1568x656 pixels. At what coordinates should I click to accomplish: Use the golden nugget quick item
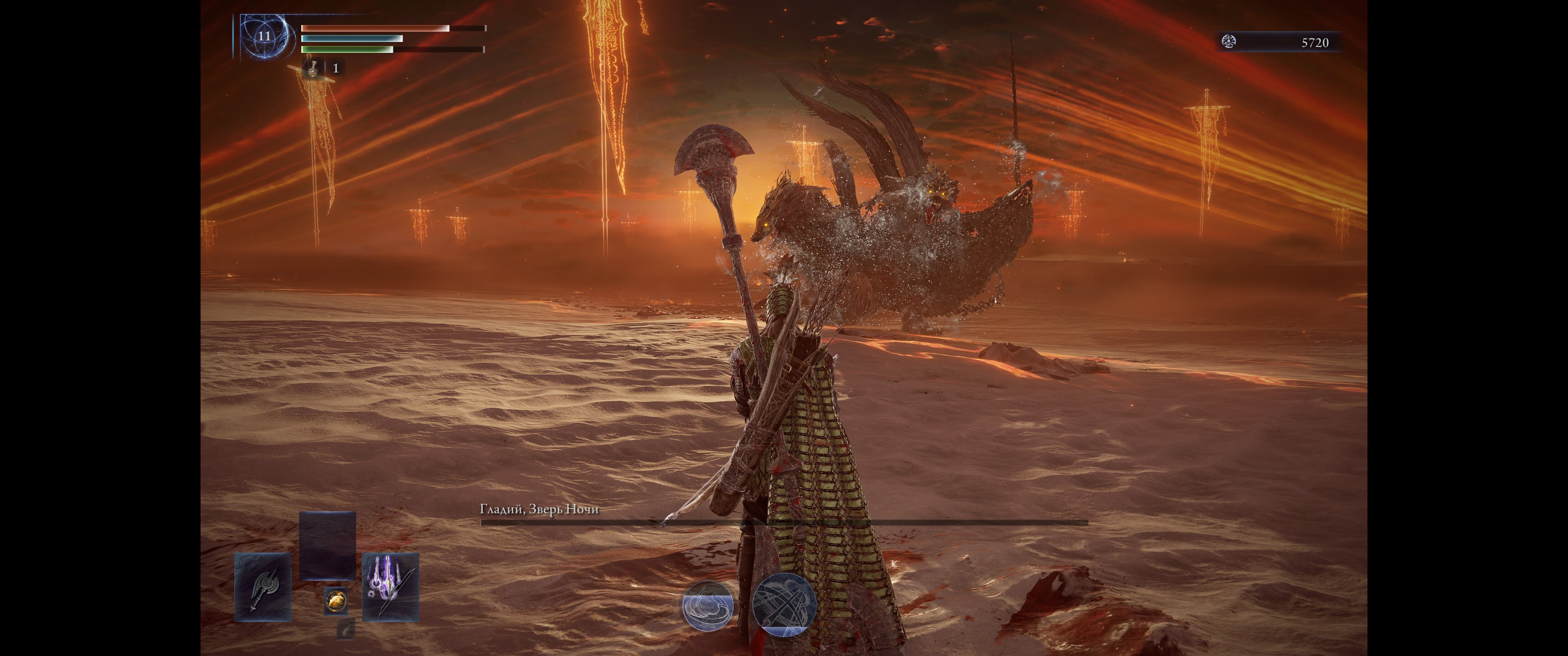click(x=335, y=601)
